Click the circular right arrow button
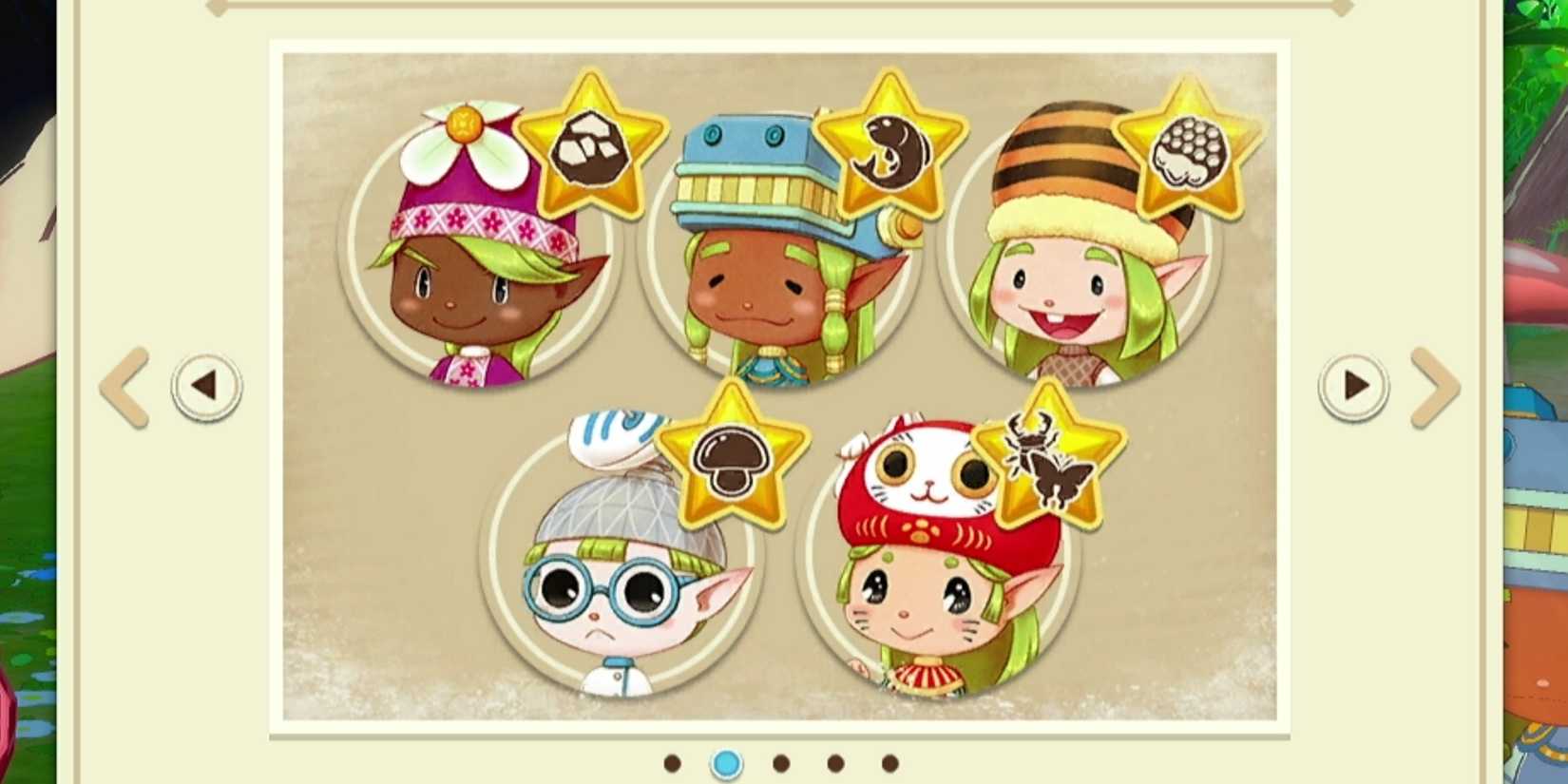The height and width of the screenshot is (784, 1568). click(x=1353, y=384)
